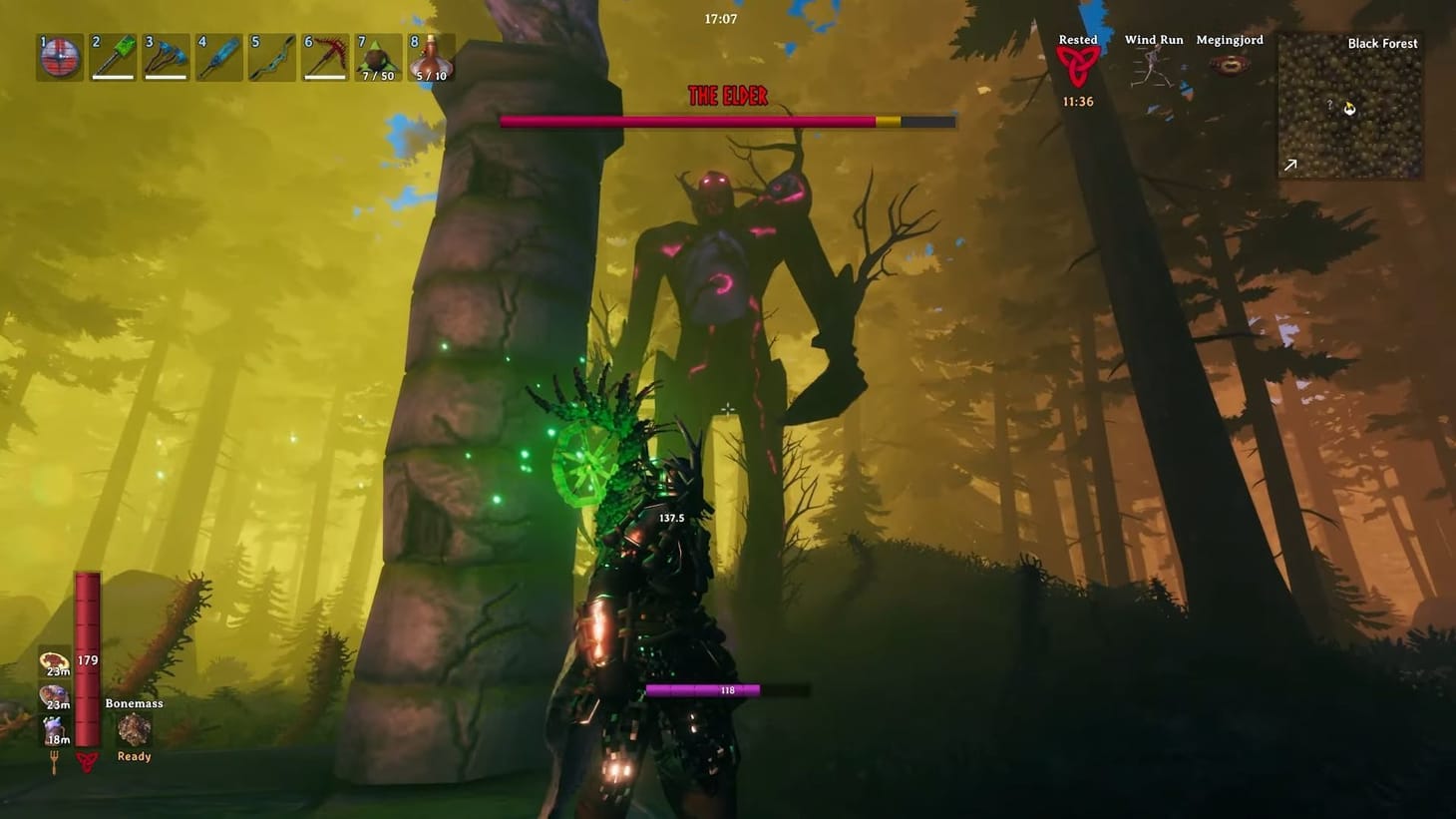
Task: Equip the green-bladed weapon in slot 2
Action: coord(112,58)
